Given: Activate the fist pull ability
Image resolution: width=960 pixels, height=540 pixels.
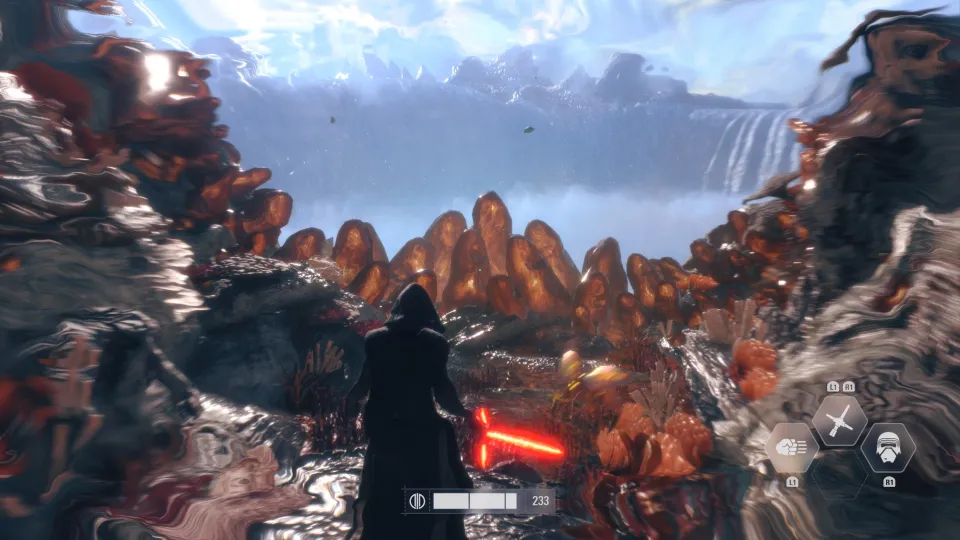Looking at the screenshot, I should click(792, 448).
